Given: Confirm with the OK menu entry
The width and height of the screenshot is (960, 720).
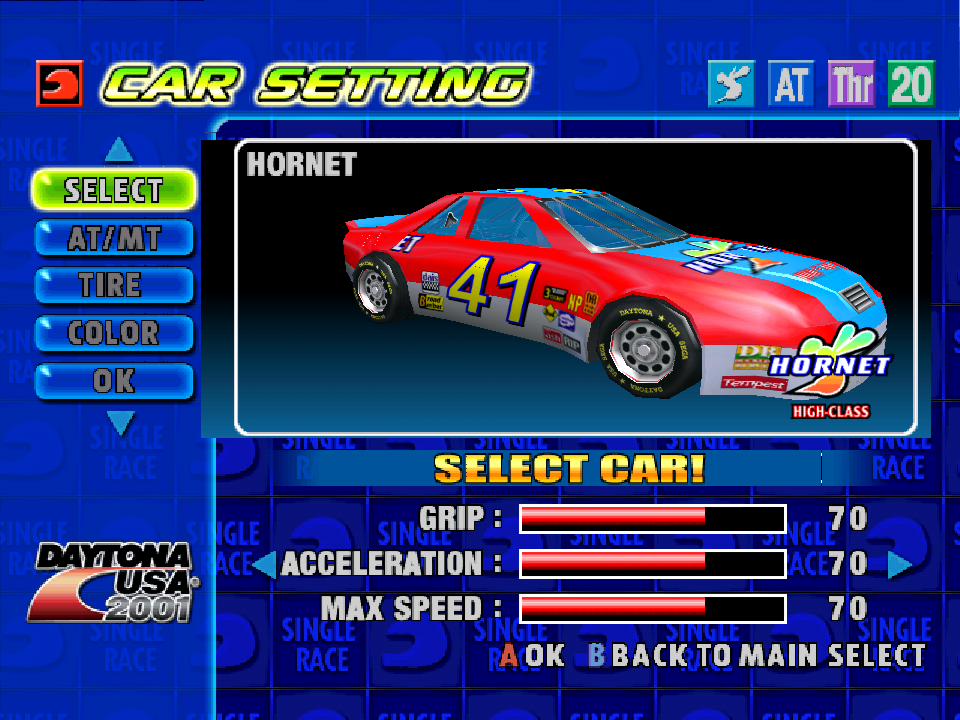Looking at the screenshot, I should [x=113, y=381].
